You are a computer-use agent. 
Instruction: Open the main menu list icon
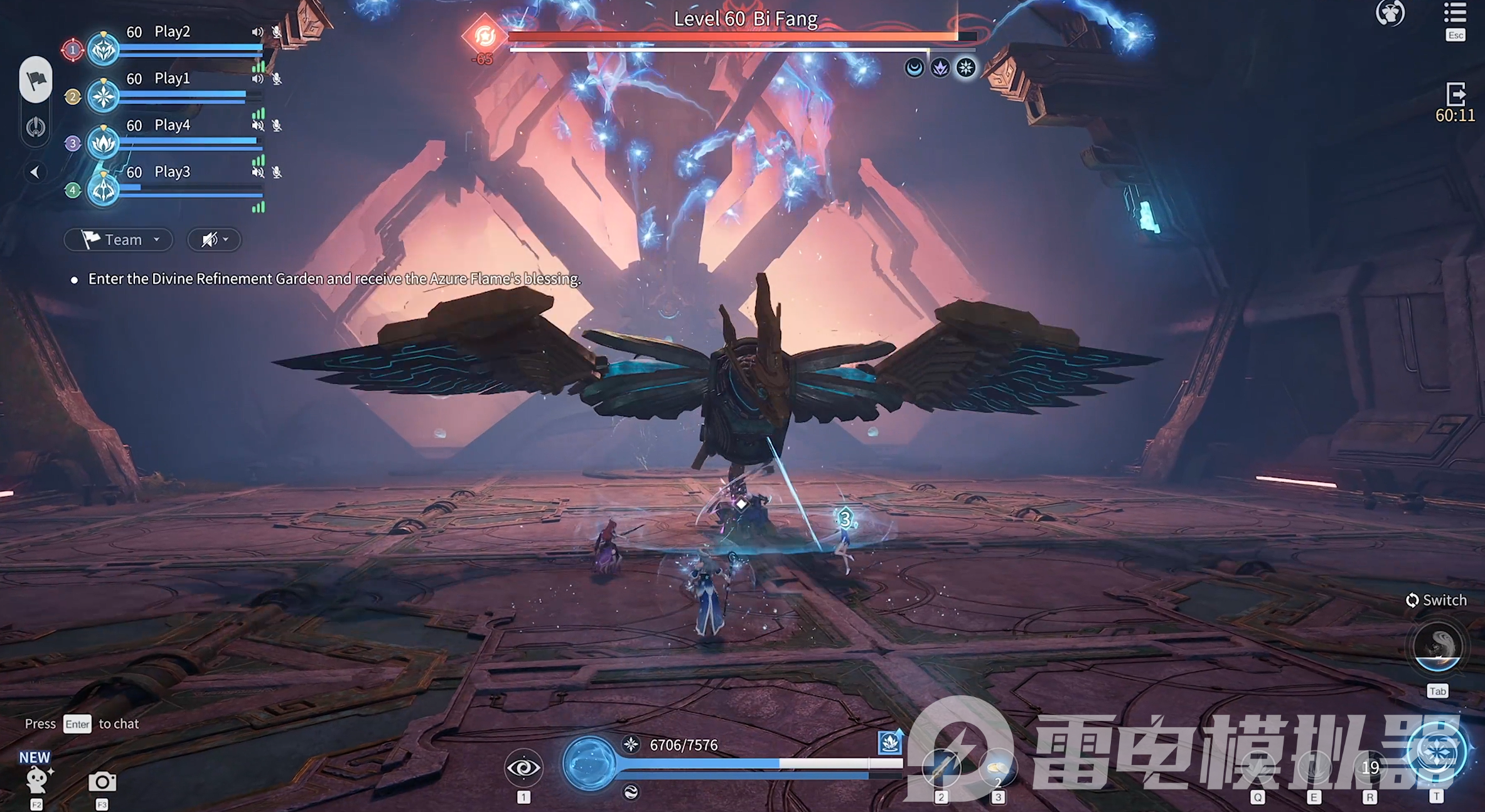click(1455, 14)
